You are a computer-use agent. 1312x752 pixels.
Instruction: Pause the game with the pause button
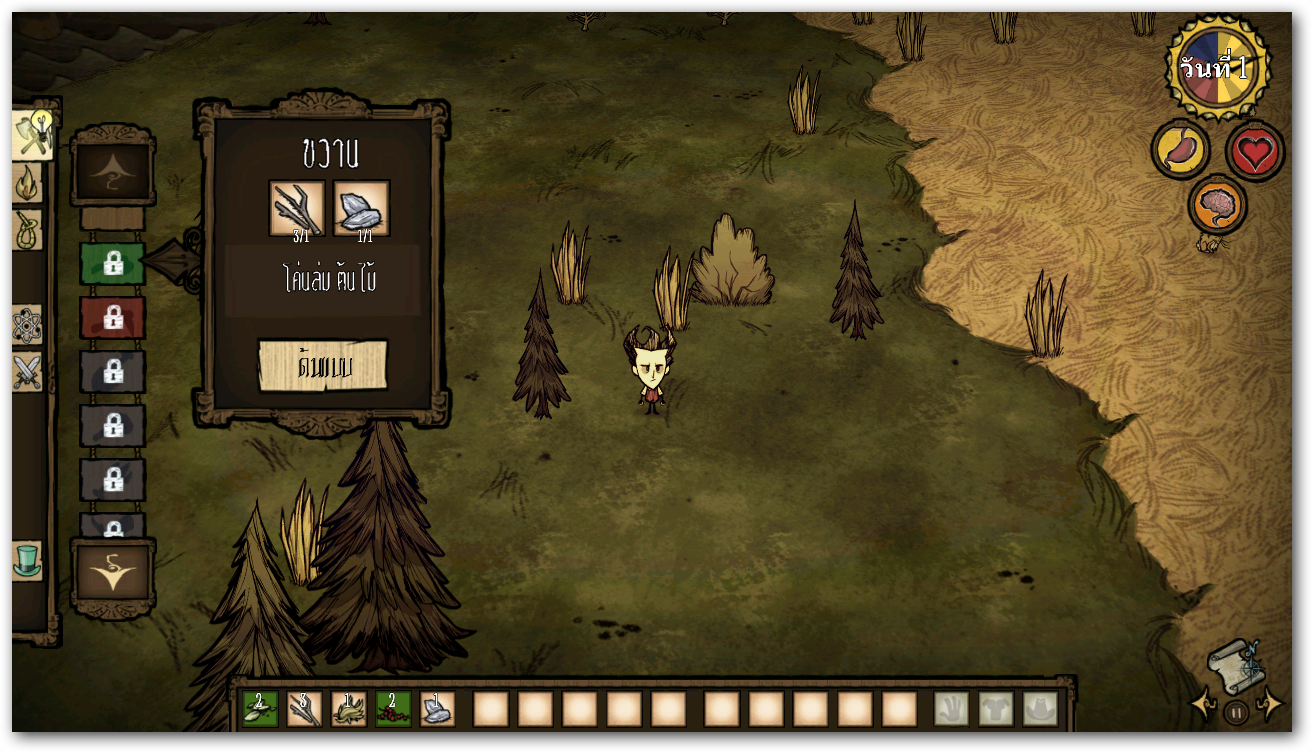coord(1236,713)
